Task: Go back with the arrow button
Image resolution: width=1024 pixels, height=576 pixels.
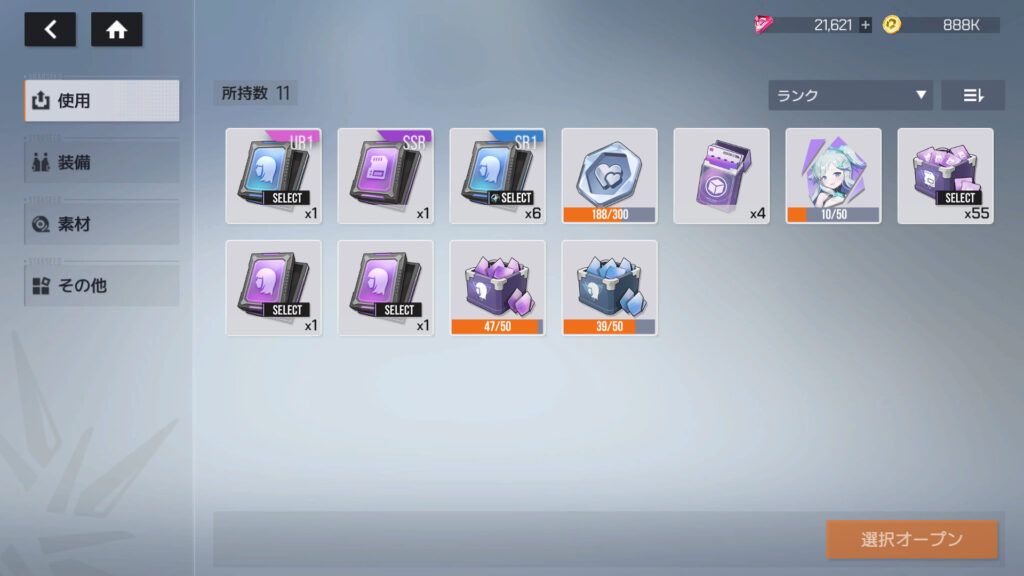Action: coord(50,30)
